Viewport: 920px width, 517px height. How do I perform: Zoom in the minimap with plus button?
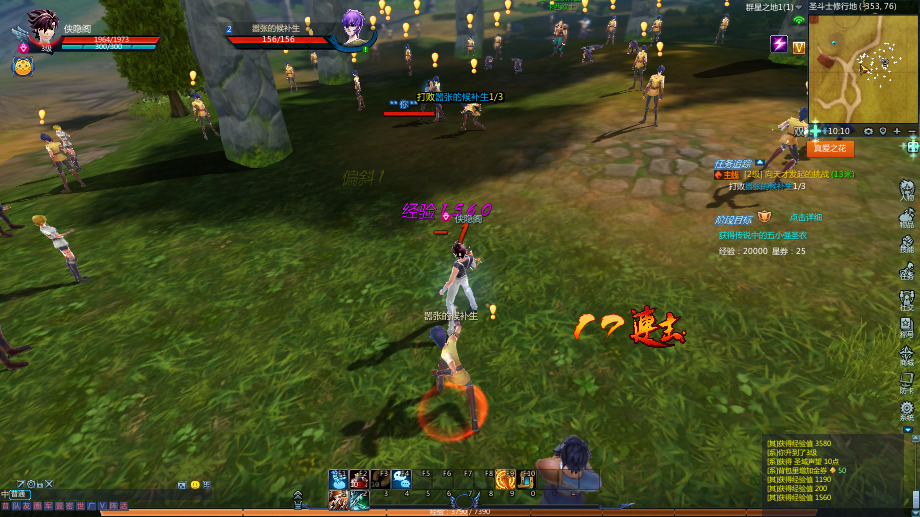(x=896, y=131)
